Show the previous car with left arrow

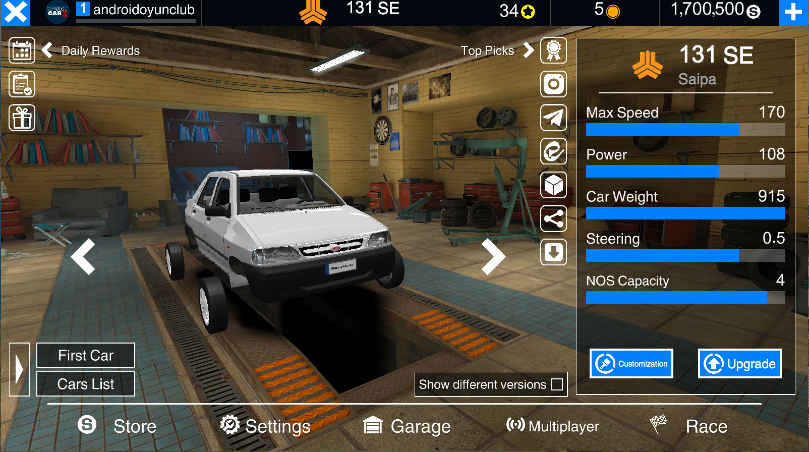83,256
